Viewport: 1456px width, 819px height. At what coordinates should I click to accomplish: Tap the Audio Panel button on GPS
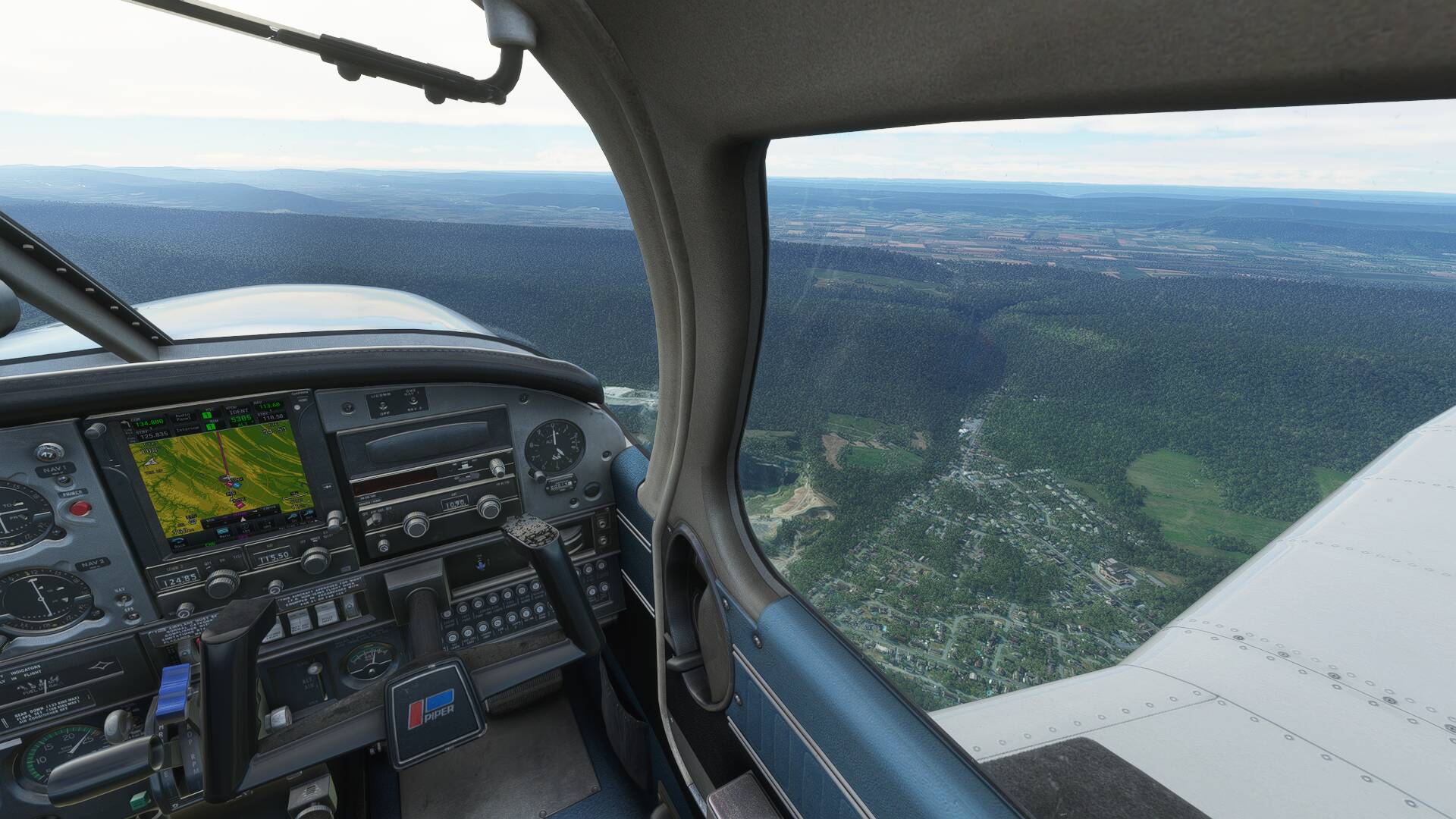tap(181, 416)
